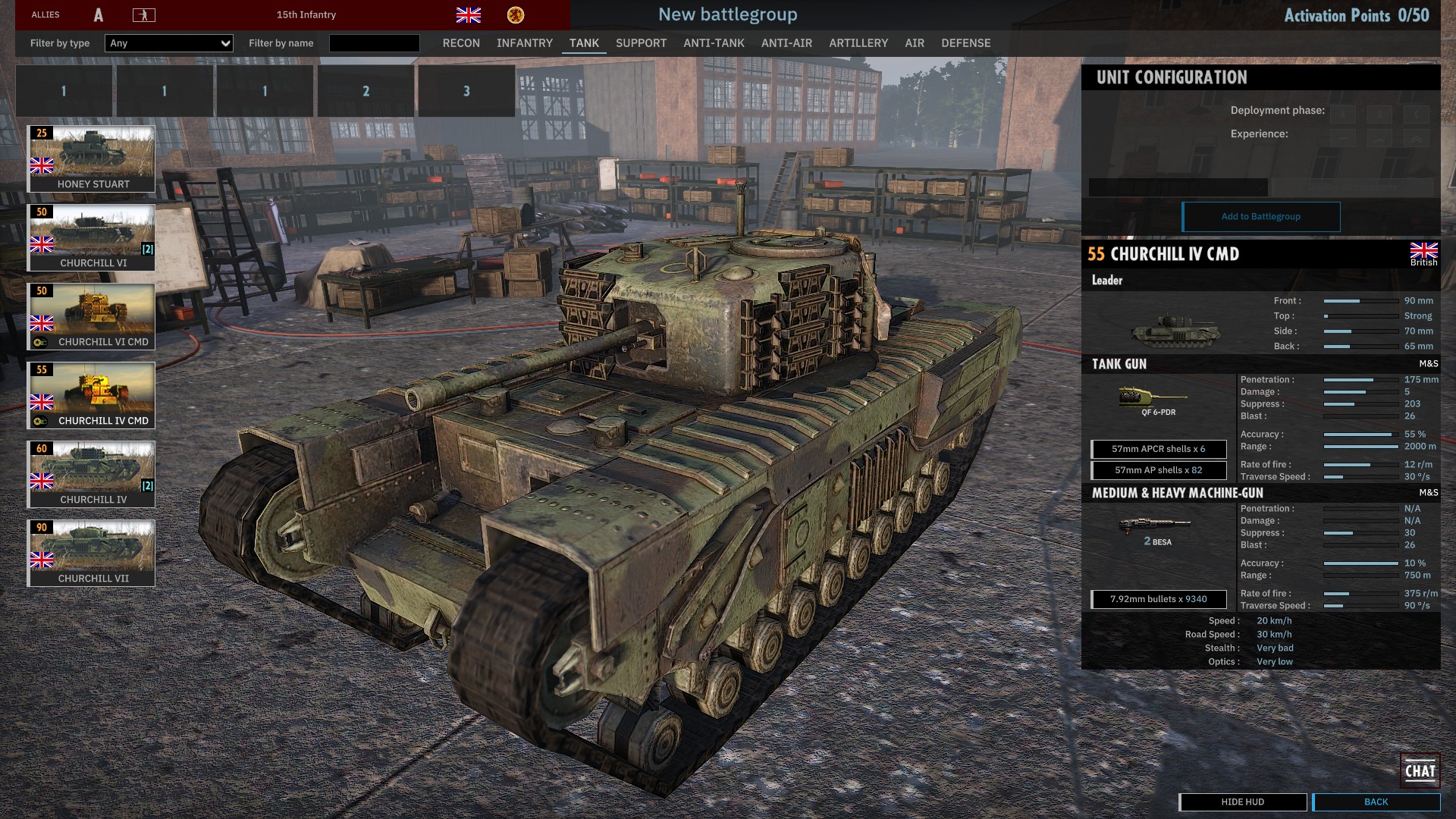Switch to the ANTI-AIR tab
The image size is (1456, 819).
point(786,43)
